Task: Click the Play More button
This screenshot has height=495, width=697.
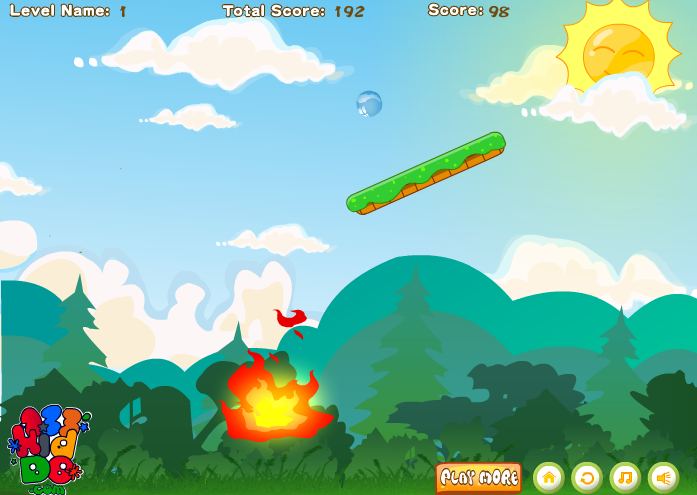Action: pyautogui.click(x=478, y=477)
